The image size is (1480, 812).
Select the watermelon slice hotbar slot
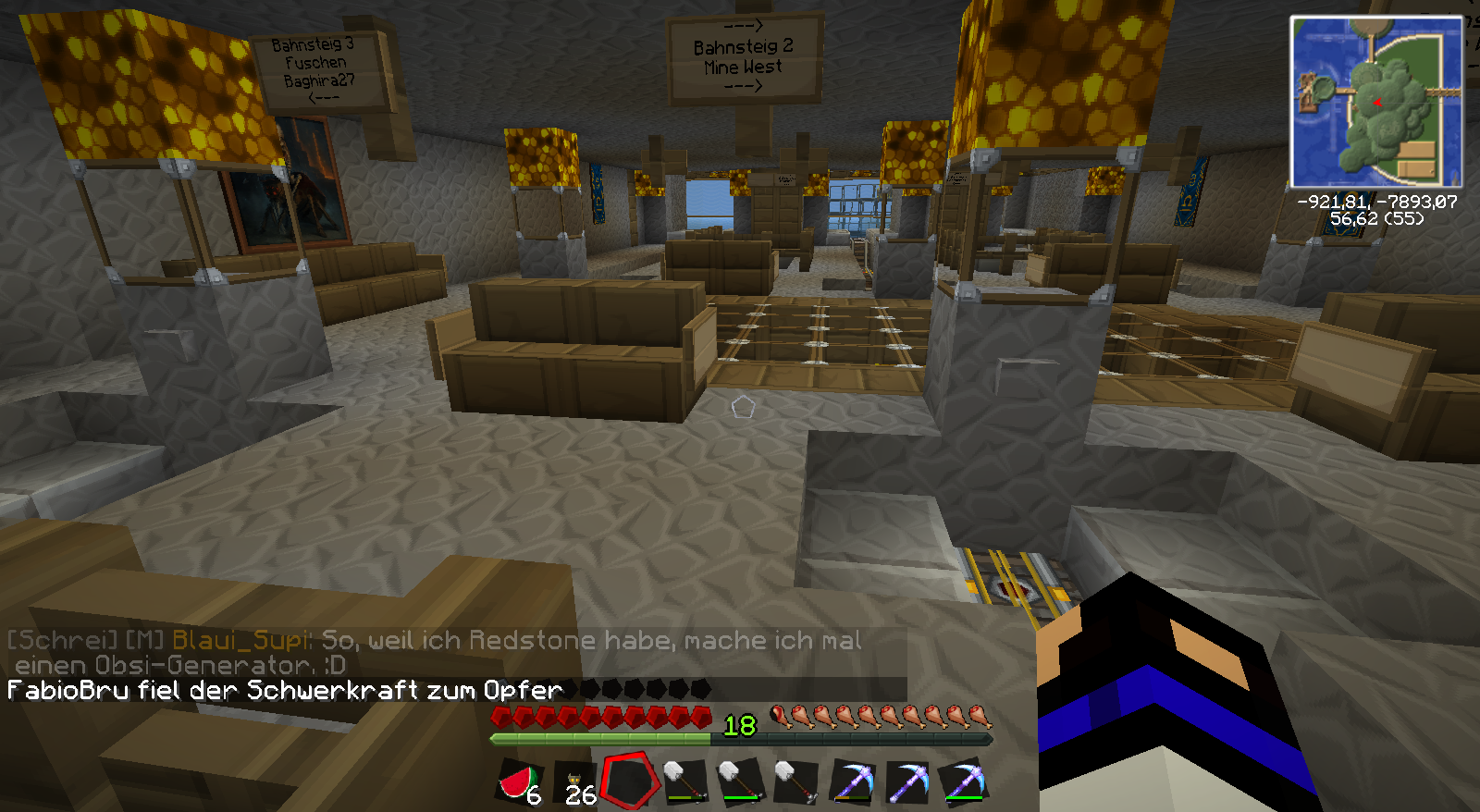521,782
